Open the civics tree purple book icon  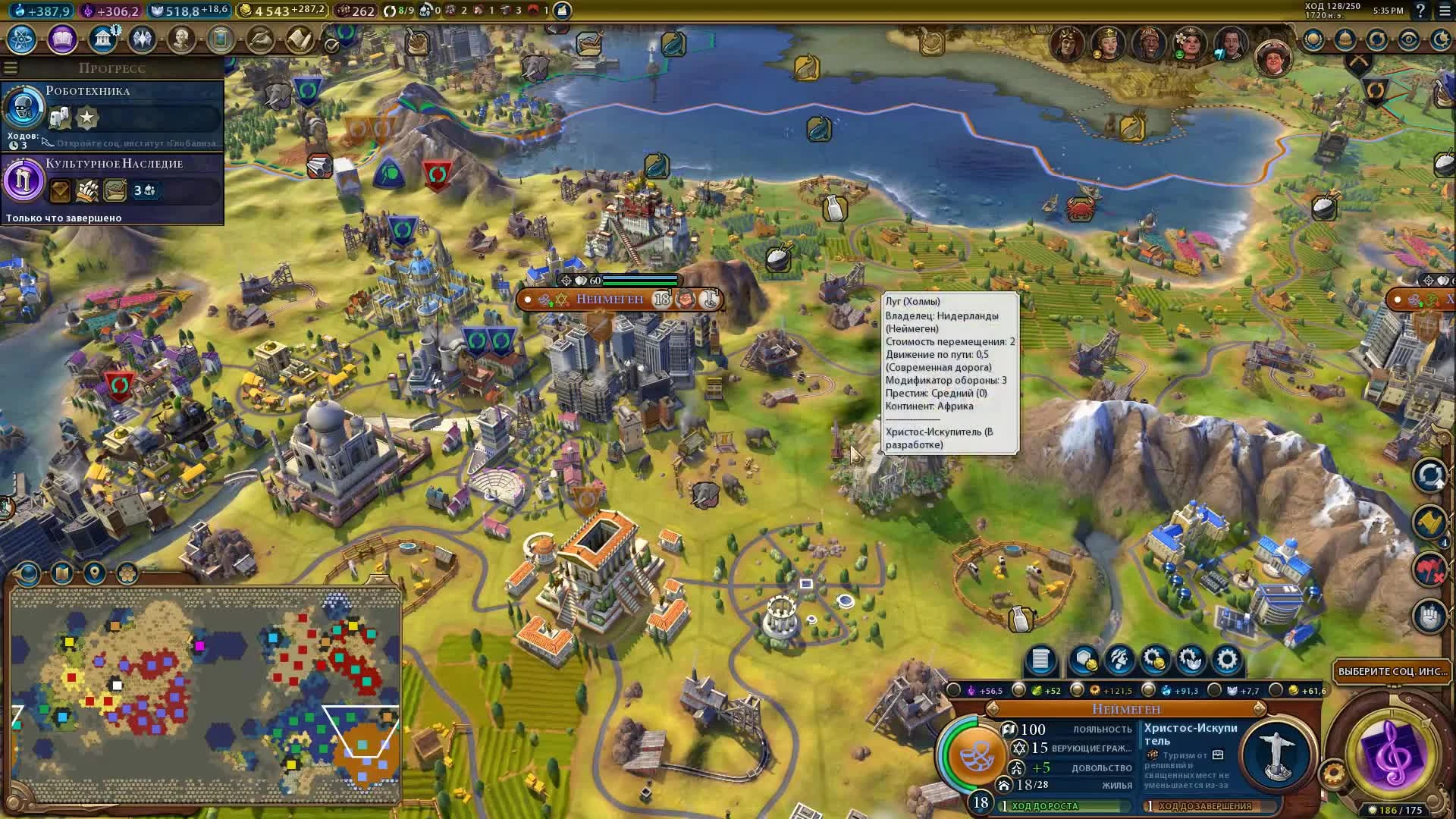(x=60, y=39)
